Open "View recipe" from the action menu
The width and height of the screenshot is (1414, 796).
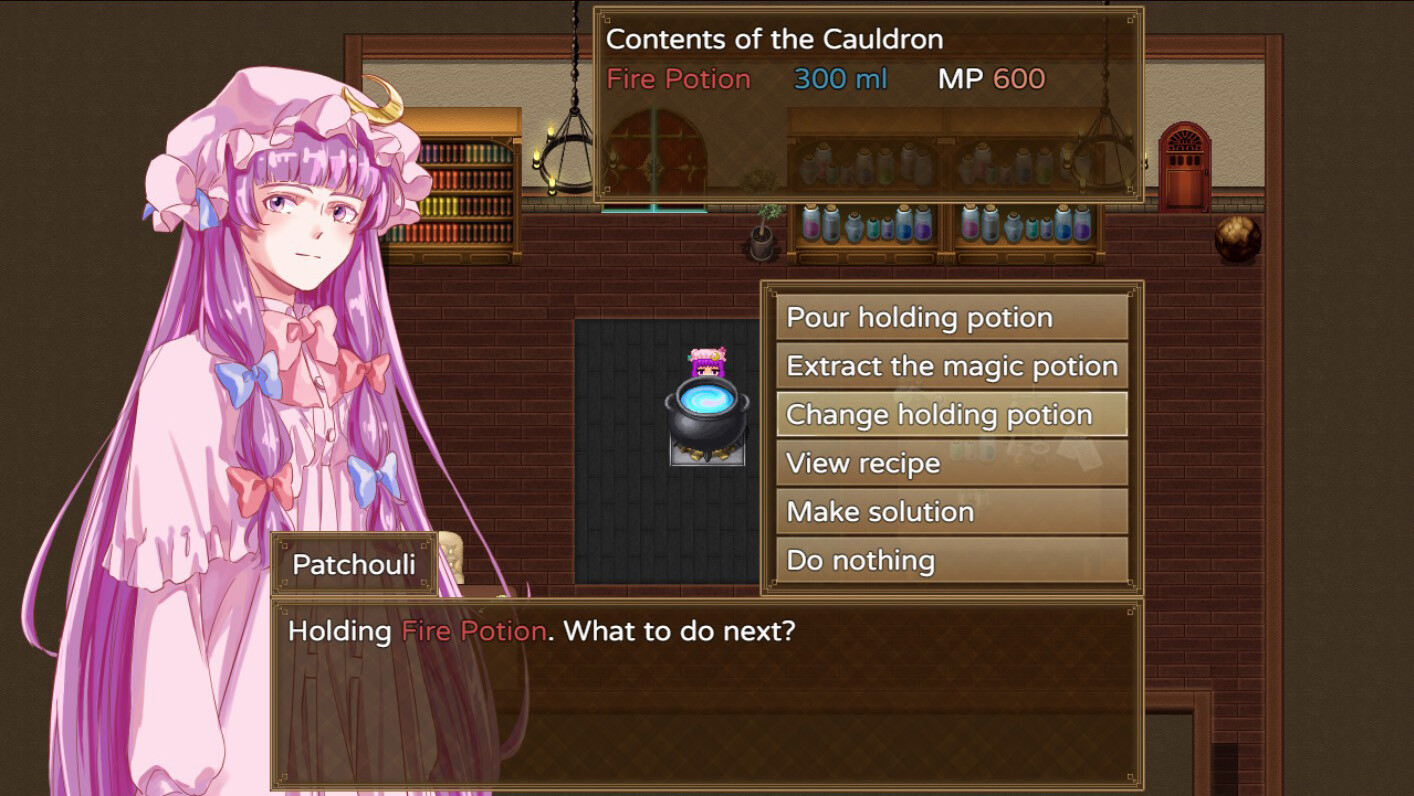point(950,462)
